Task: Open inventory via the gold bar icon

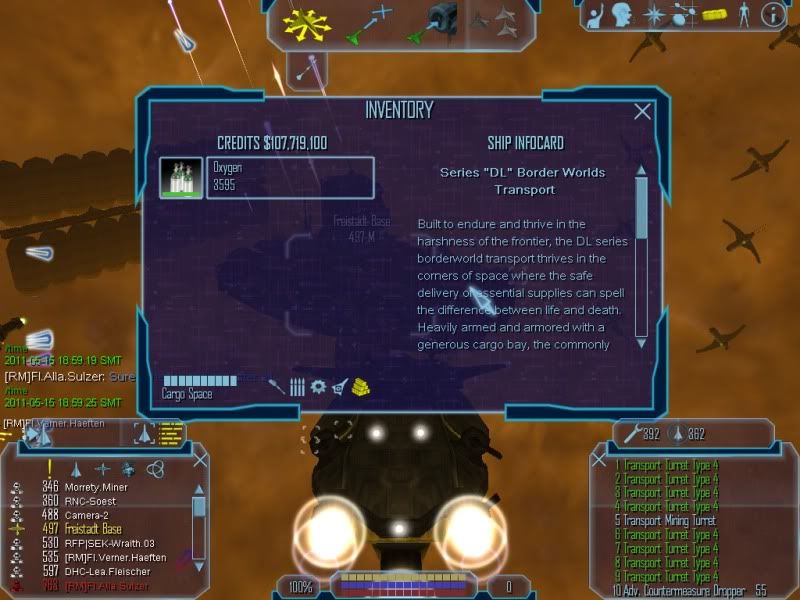Action: [712, 14]
